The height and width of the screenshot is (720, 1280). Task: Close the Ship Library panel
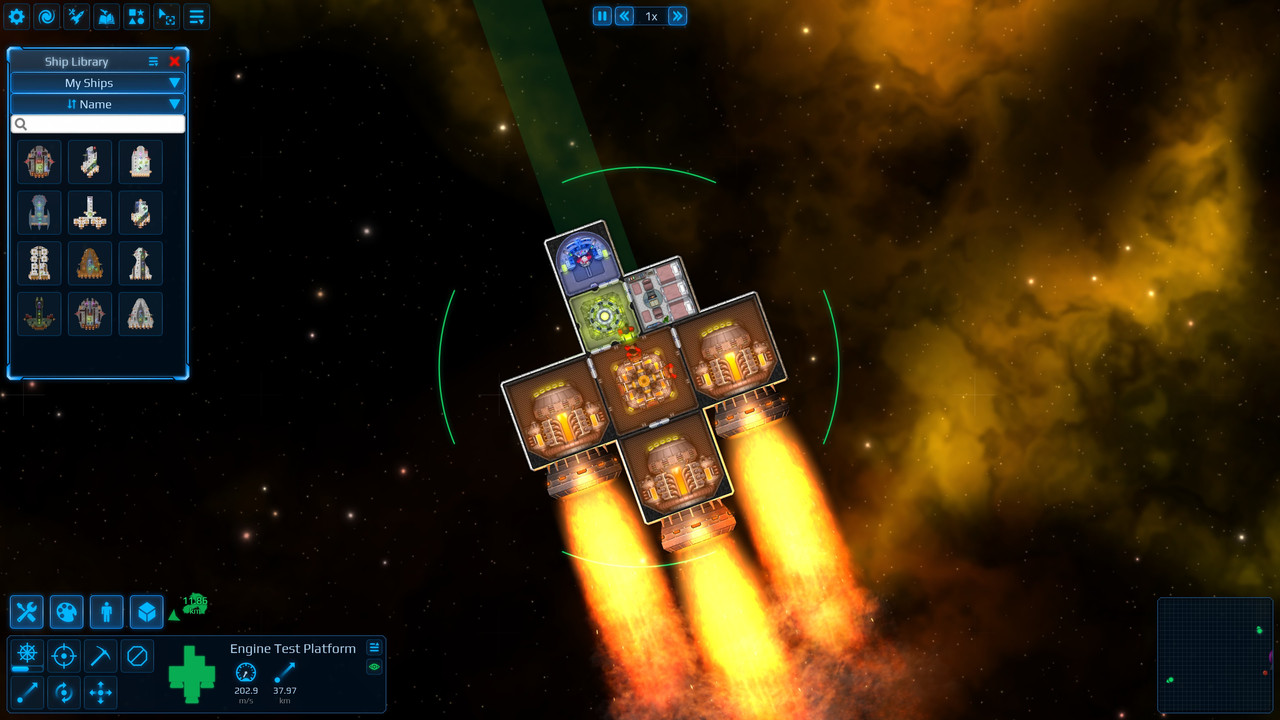[175, 62]
